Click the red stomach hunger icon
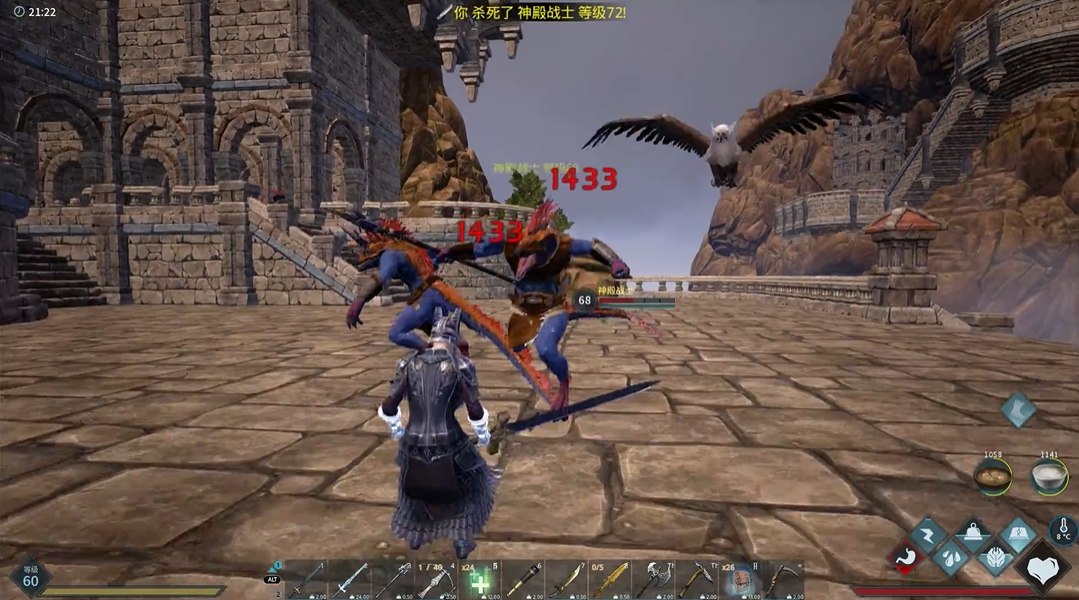The width and height of the screenshot is (1079, 600). pyautogui.click(x=906, y=558)
